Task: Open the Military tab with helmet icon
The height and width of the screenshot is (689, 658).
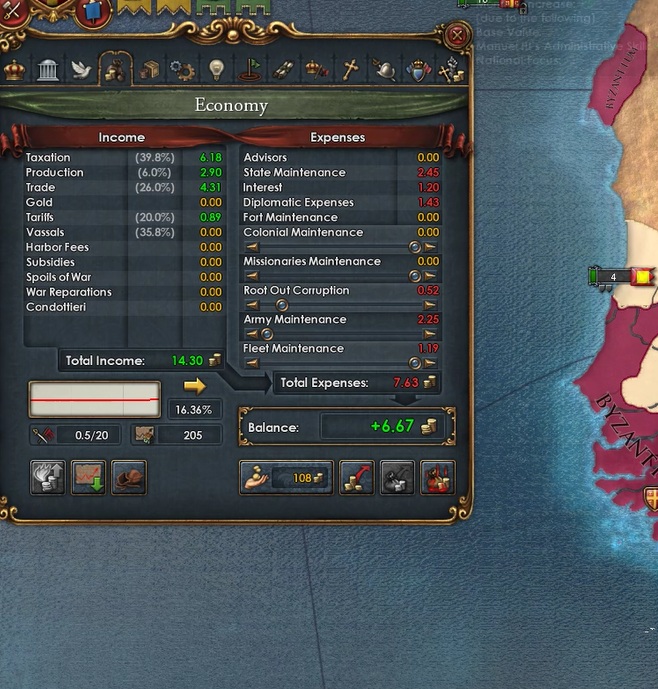Action: tap(384, 70)
